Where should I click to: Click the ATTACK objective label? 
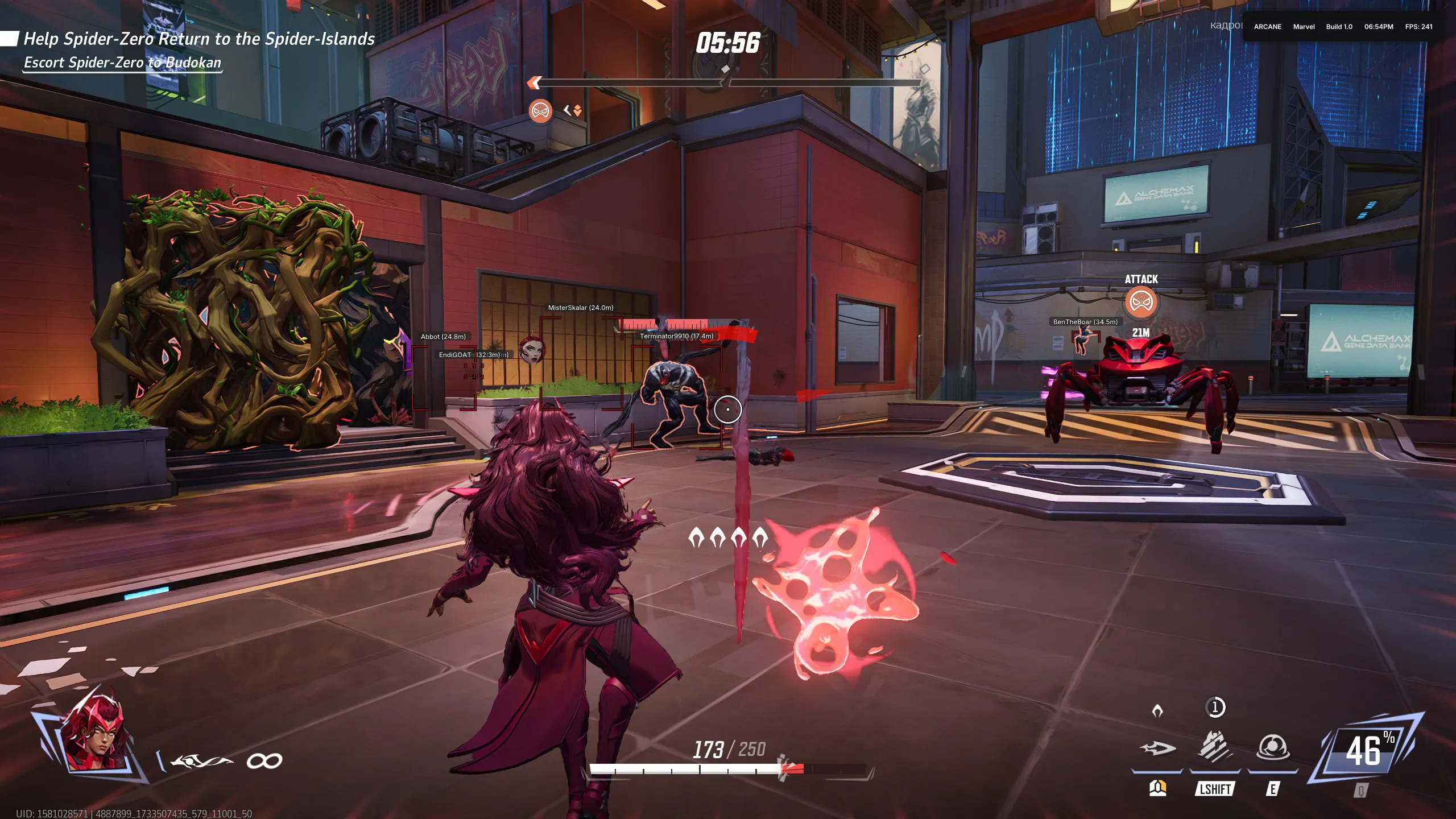pyautogui.click(x=1143, y=279)
